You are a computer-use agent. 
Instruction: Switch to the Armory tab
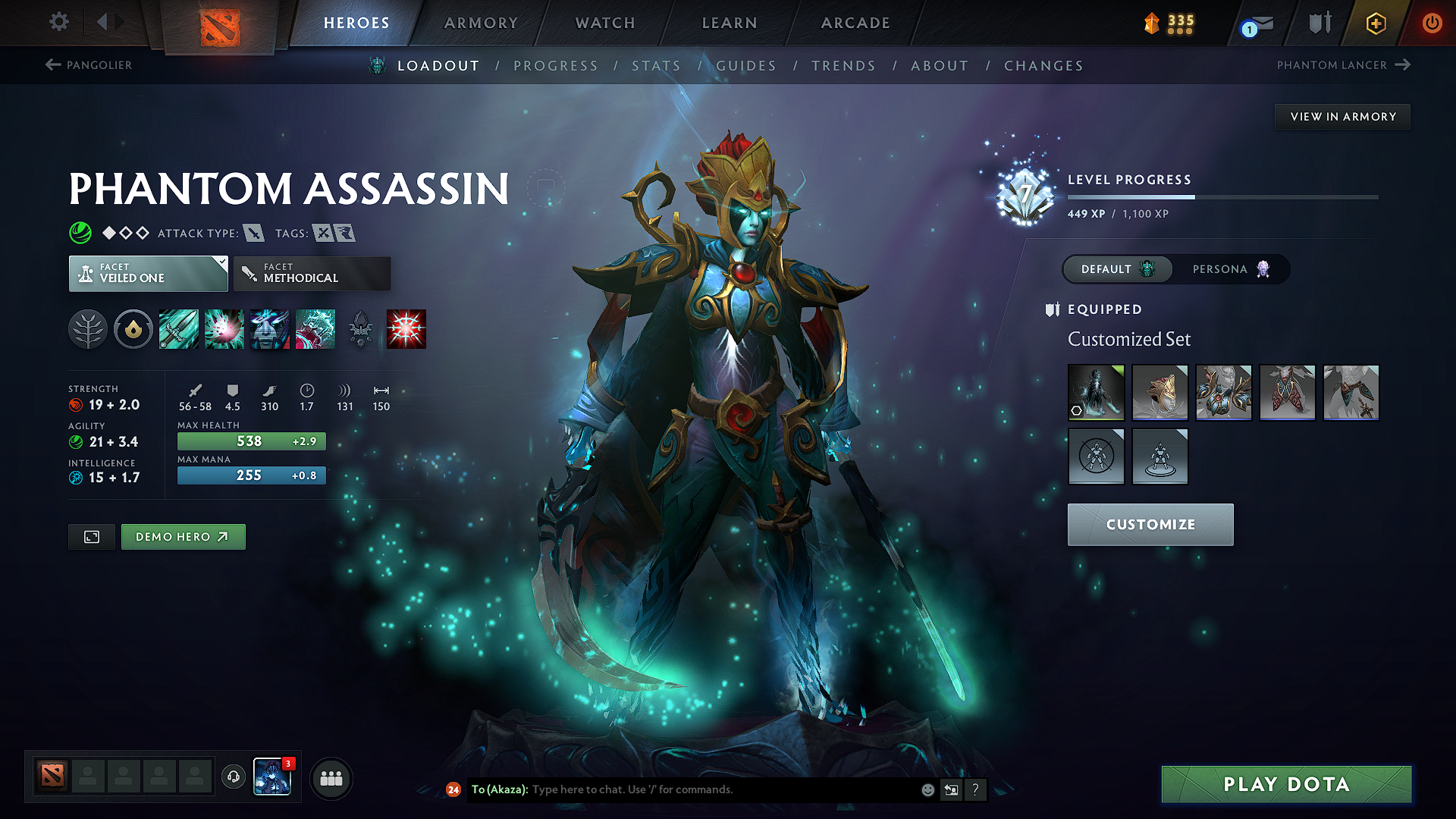(481, 23)
